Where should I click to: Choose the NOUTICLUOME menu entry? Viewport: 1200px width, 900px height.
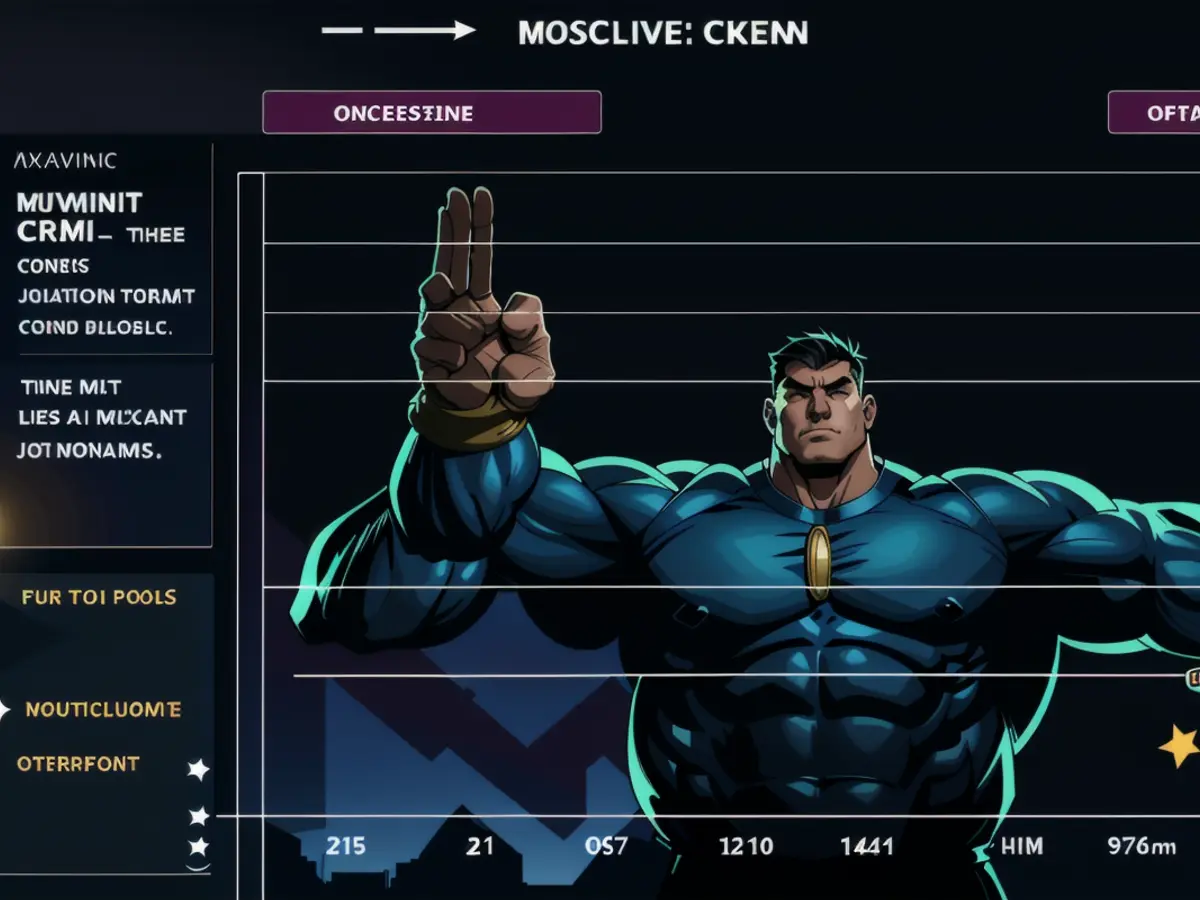pyautogui.click(x=103, y=710)
